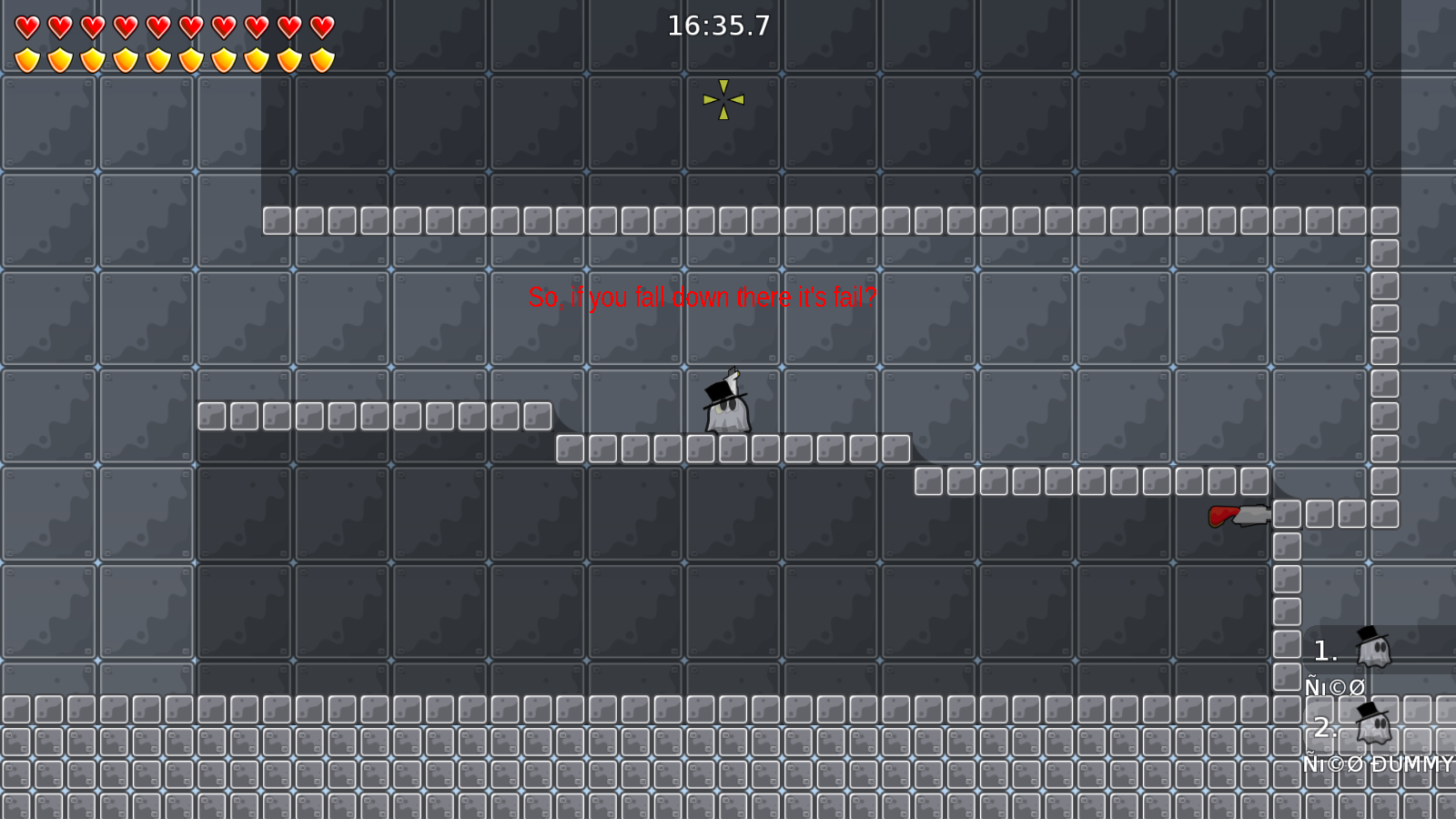Select the rank 2 scoreboard entry

pos(1324,727)
